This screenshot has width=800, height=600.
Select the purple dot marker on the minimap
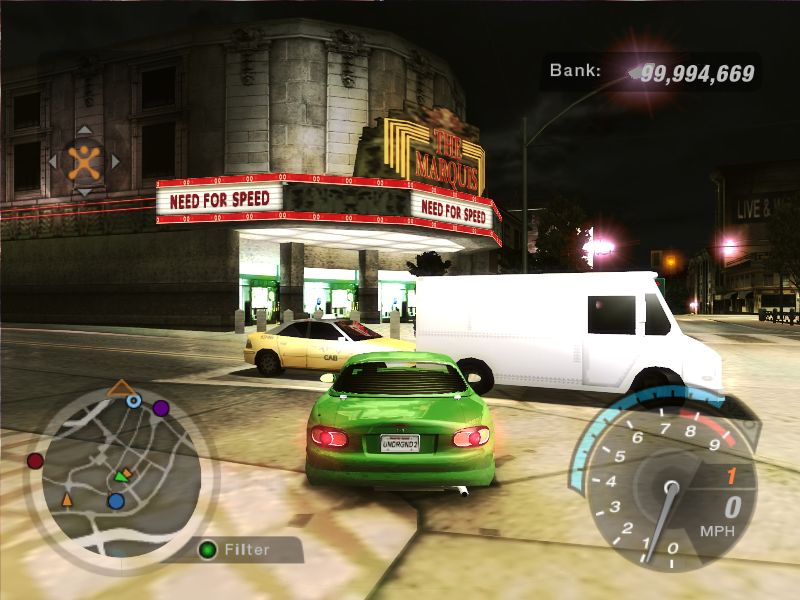click(160, 408)
